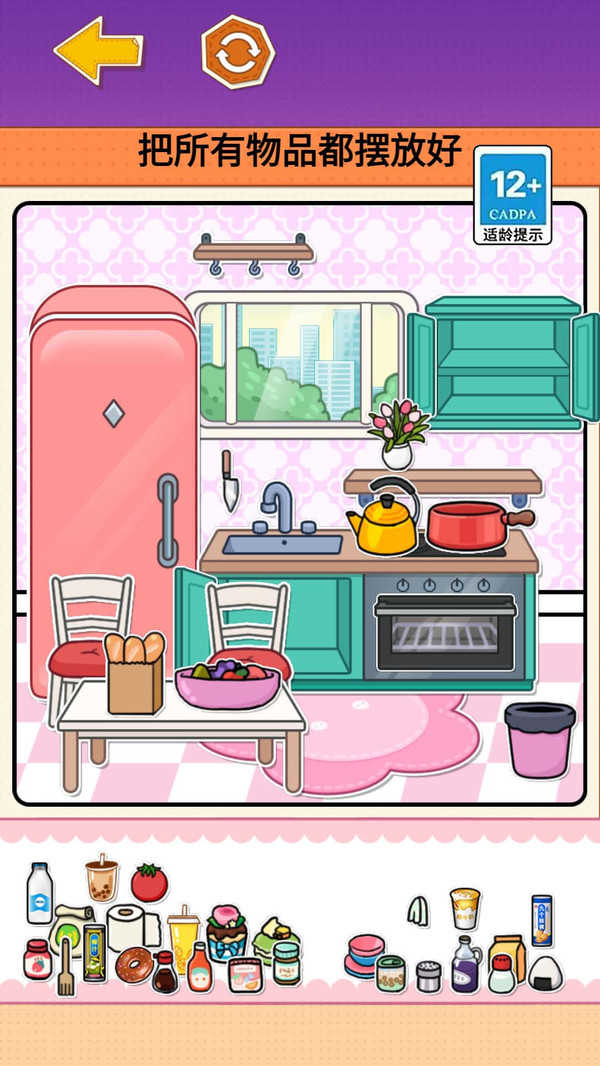Pick the silver salt shaker
The width and height of the screenshot is (600, 1066).
428,975
